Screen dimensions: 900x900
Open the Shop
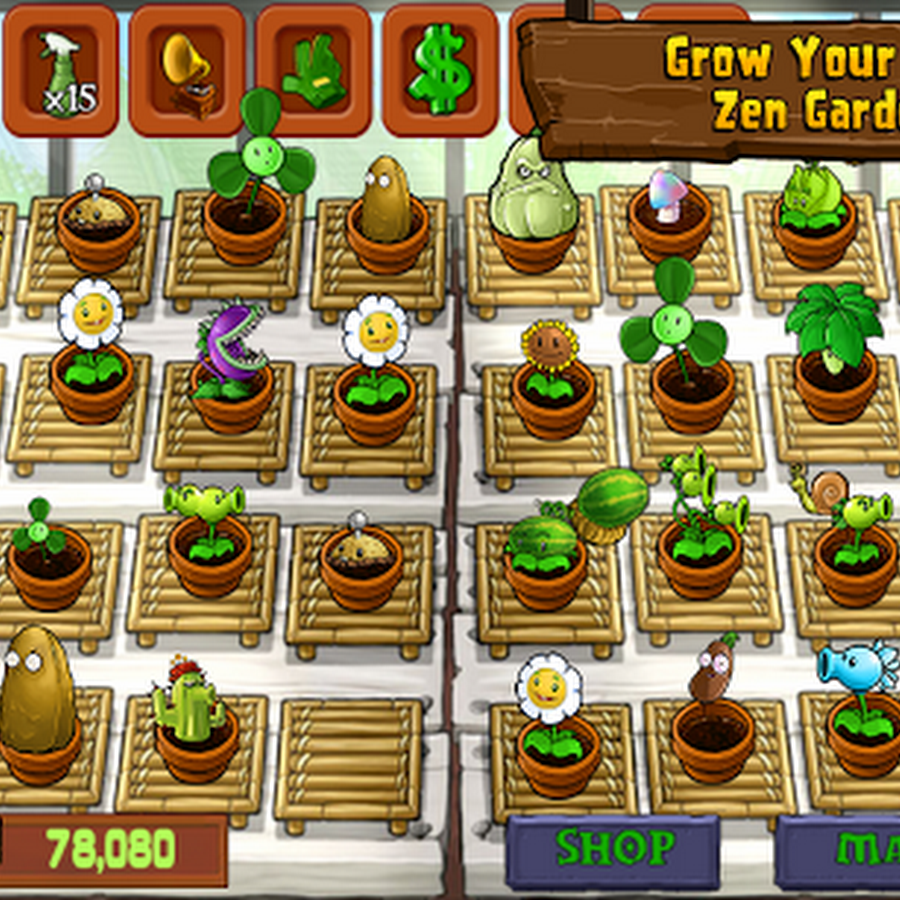click(613, 851)
